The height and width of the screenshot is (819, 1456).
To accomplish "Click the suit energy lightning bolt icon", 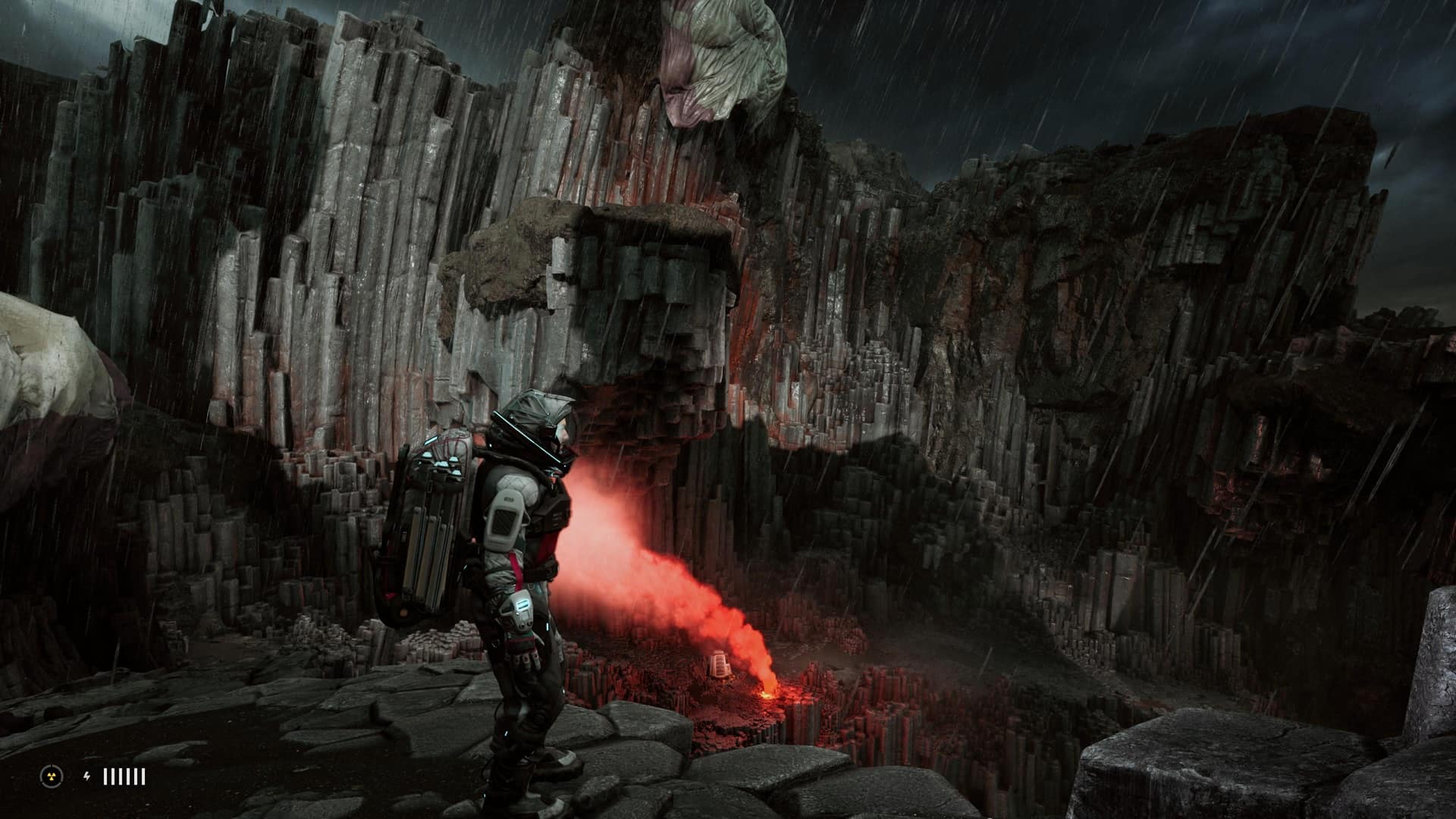I will tap(86, 776).
